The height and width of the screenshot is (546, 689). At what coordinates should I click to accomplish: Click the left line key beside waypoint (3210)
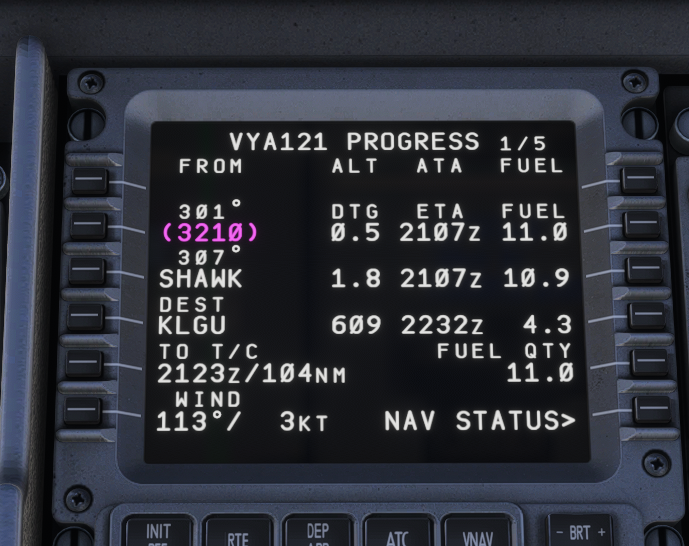click(88, 226)
